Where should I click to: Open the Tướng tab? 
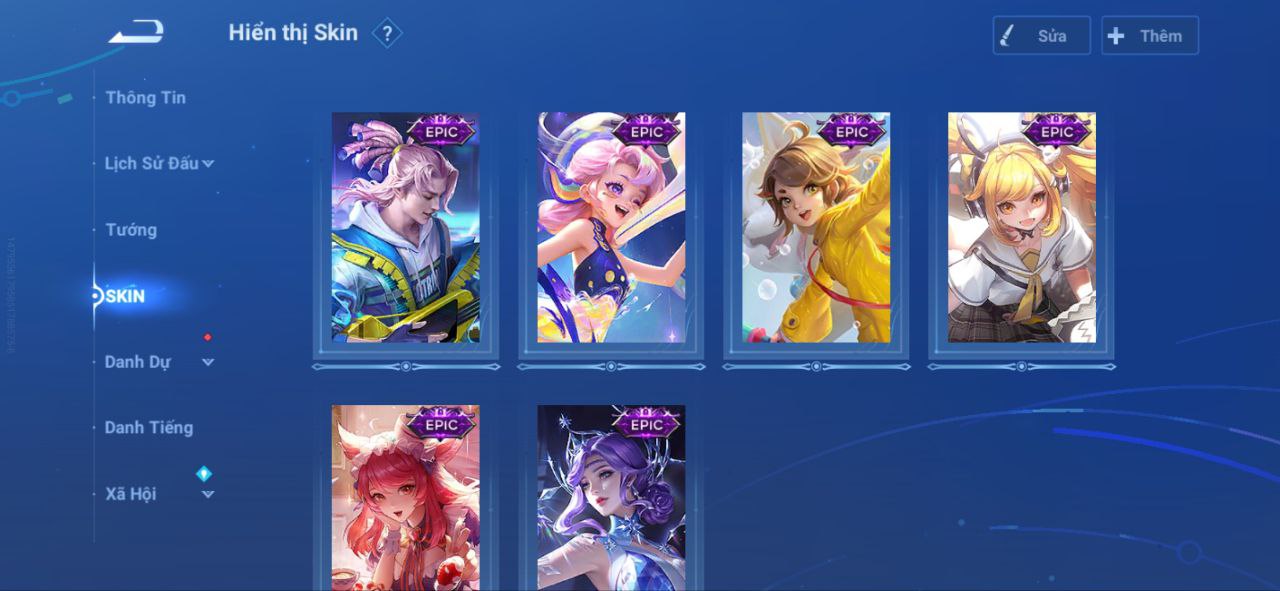tap(131, 230)
